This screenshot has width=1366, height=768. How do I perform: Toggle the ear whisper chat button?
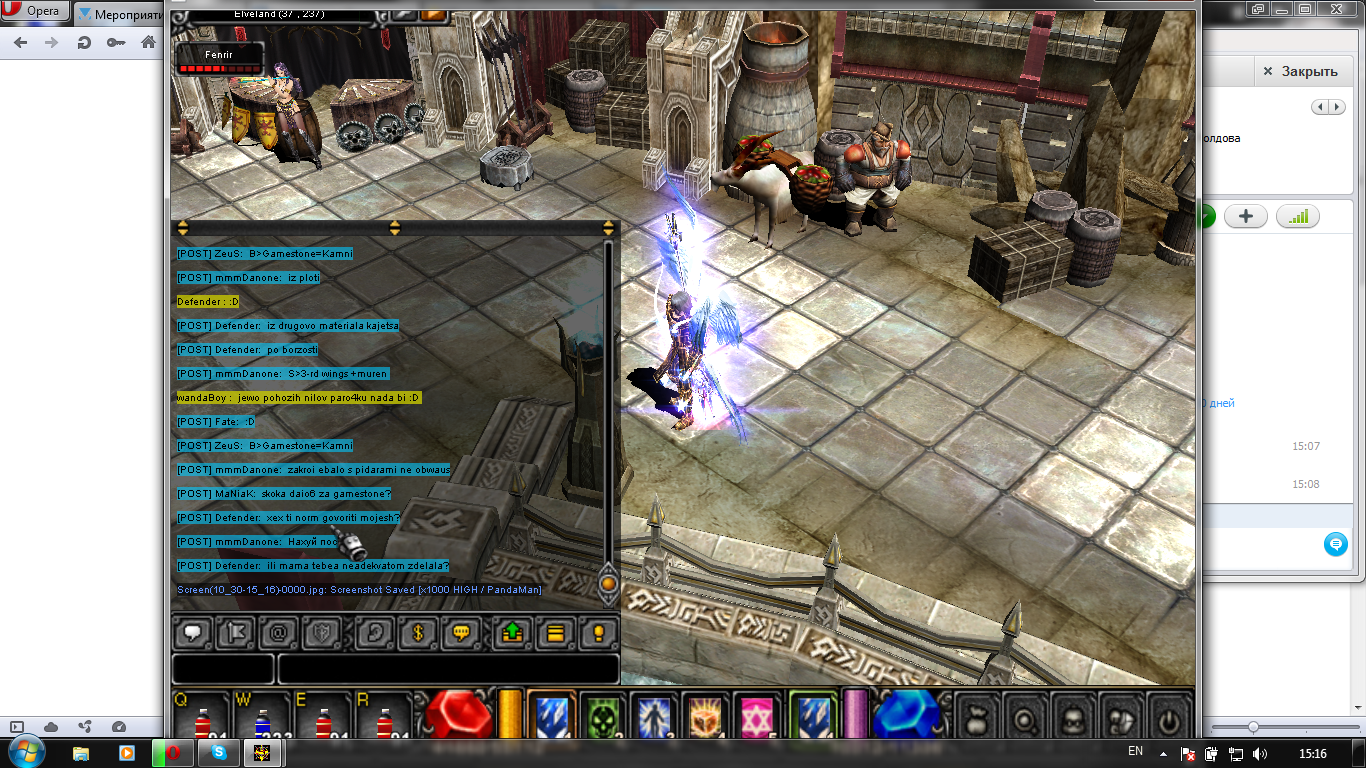click(375, 633)
